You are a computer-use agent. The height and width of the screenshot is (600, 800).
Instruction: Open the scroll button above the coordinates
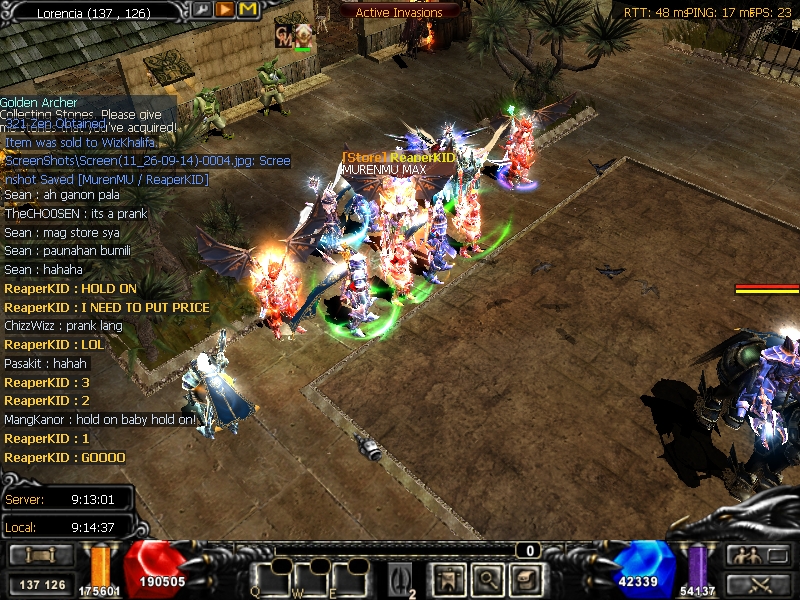coord(41,555)
